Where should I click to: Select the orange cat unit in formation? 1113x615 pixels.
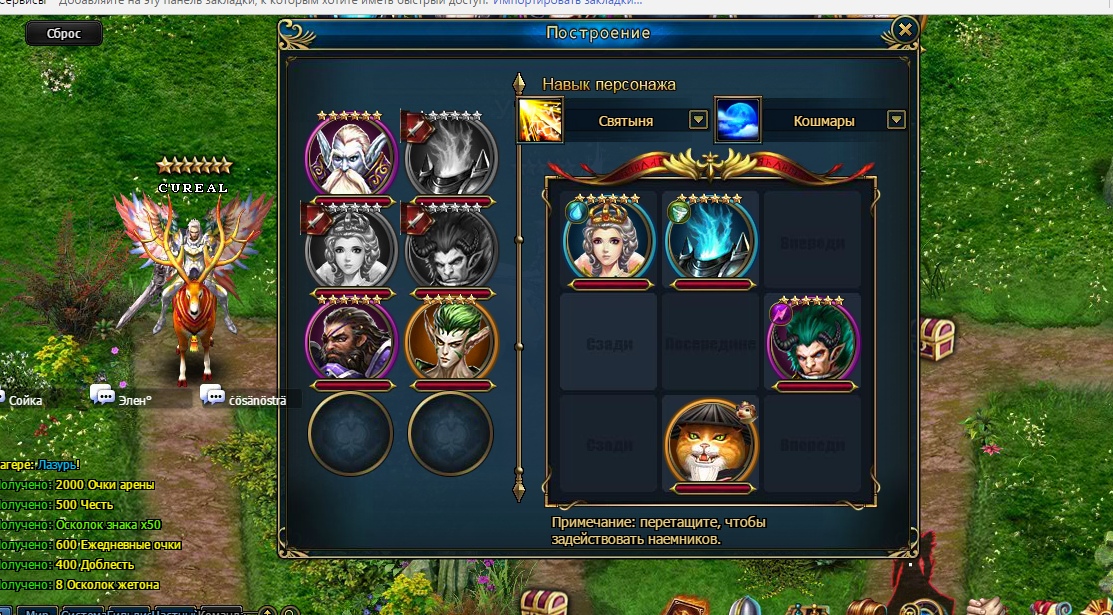tap(710, 442)
